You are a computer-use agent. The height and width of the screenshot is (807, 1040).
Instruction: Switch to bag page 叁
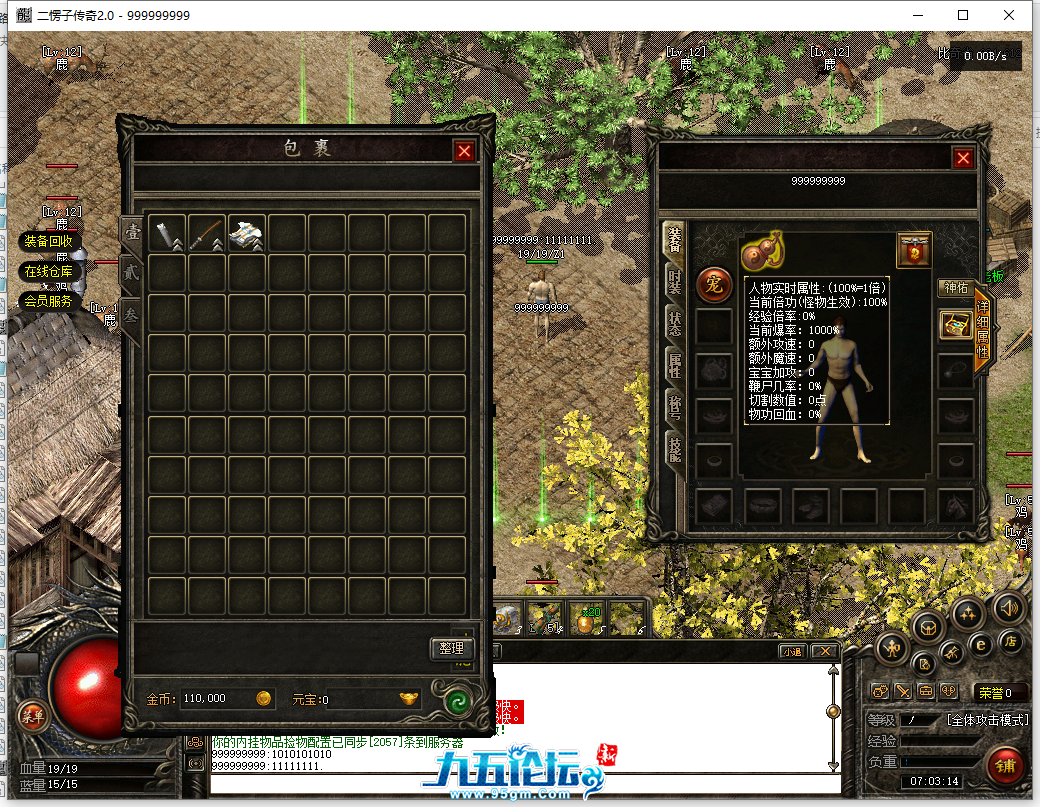point(131,313)
